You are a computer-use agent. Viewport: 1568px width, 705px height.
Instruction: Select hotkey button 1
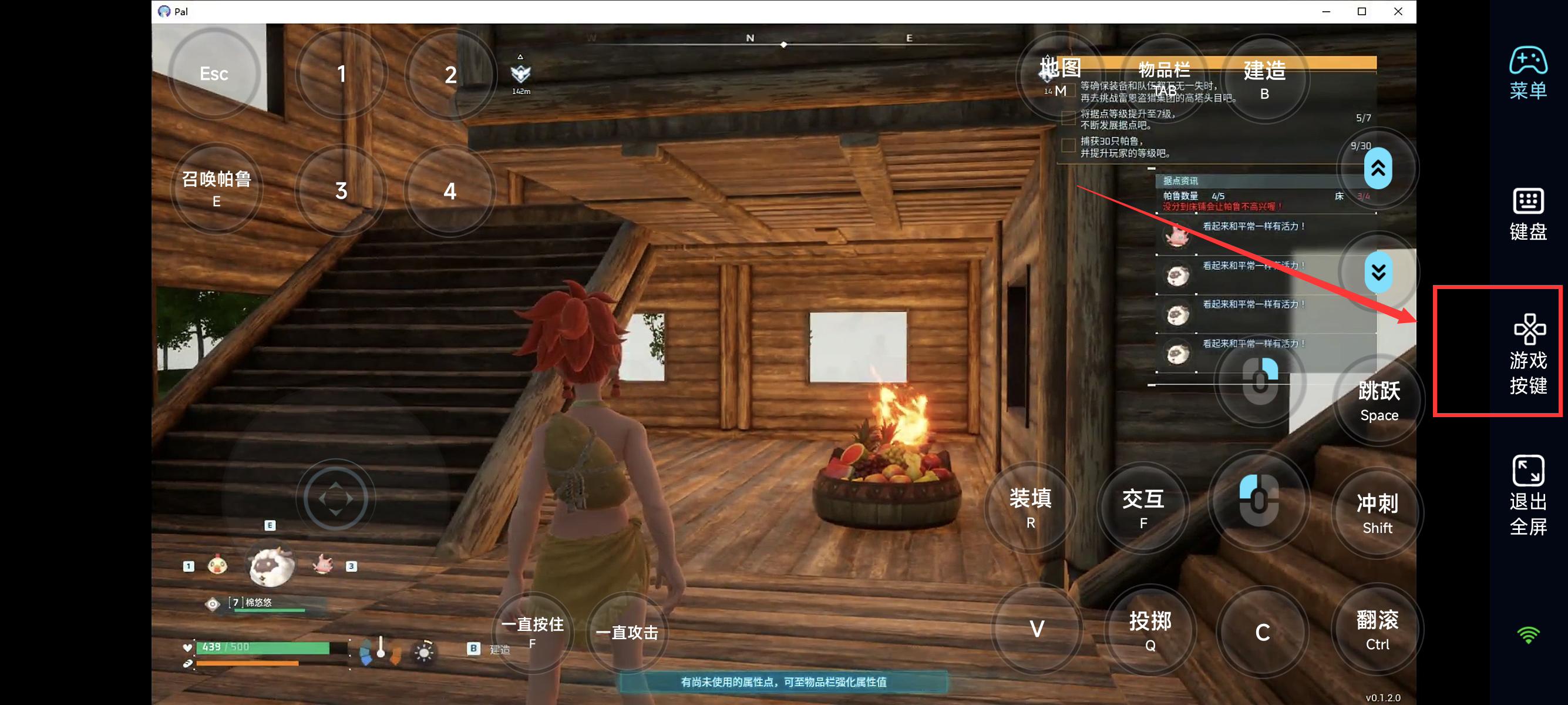pos(341,73)
